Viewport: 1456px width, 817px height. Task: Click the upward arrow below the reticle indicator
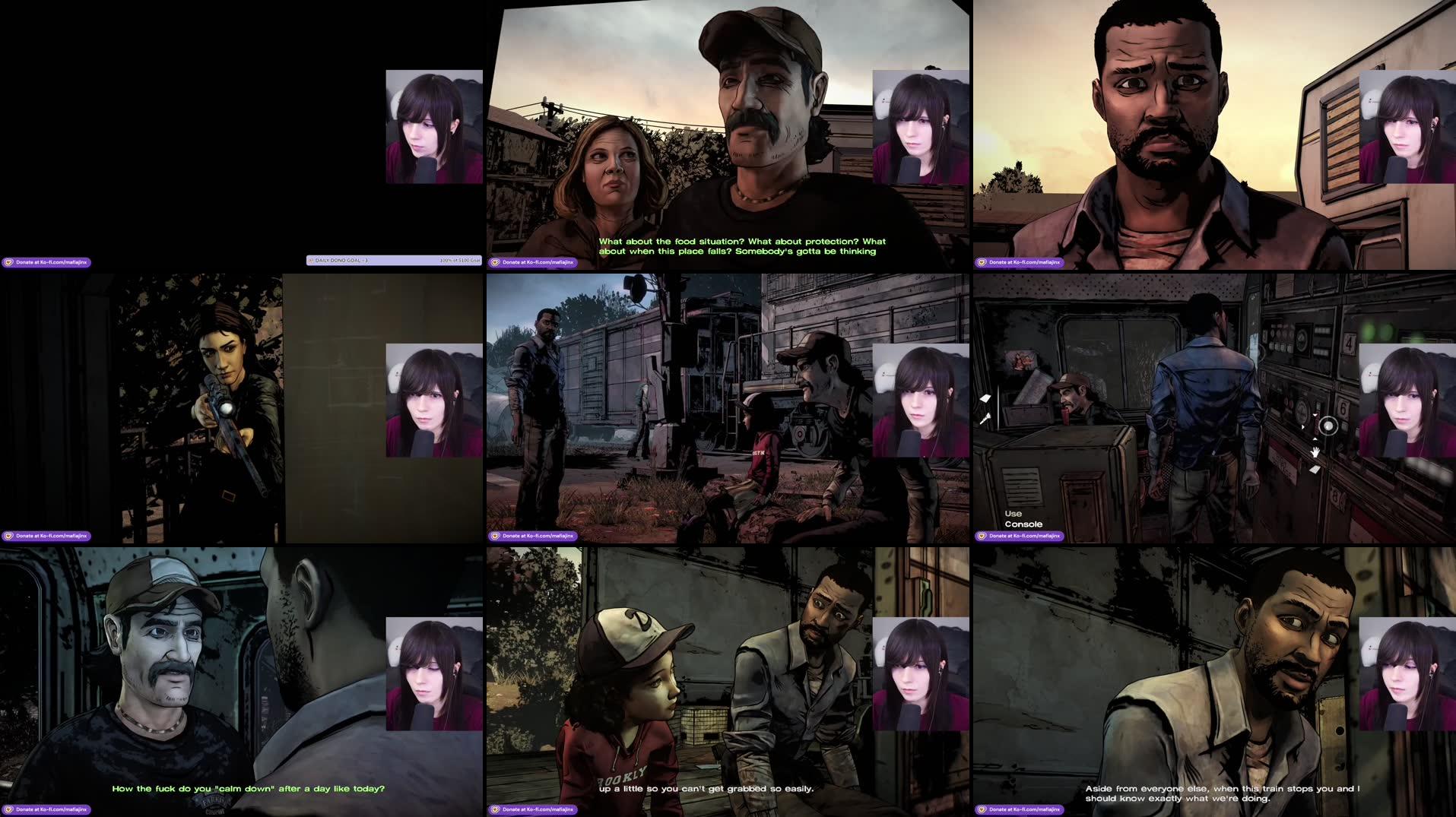1315,439
